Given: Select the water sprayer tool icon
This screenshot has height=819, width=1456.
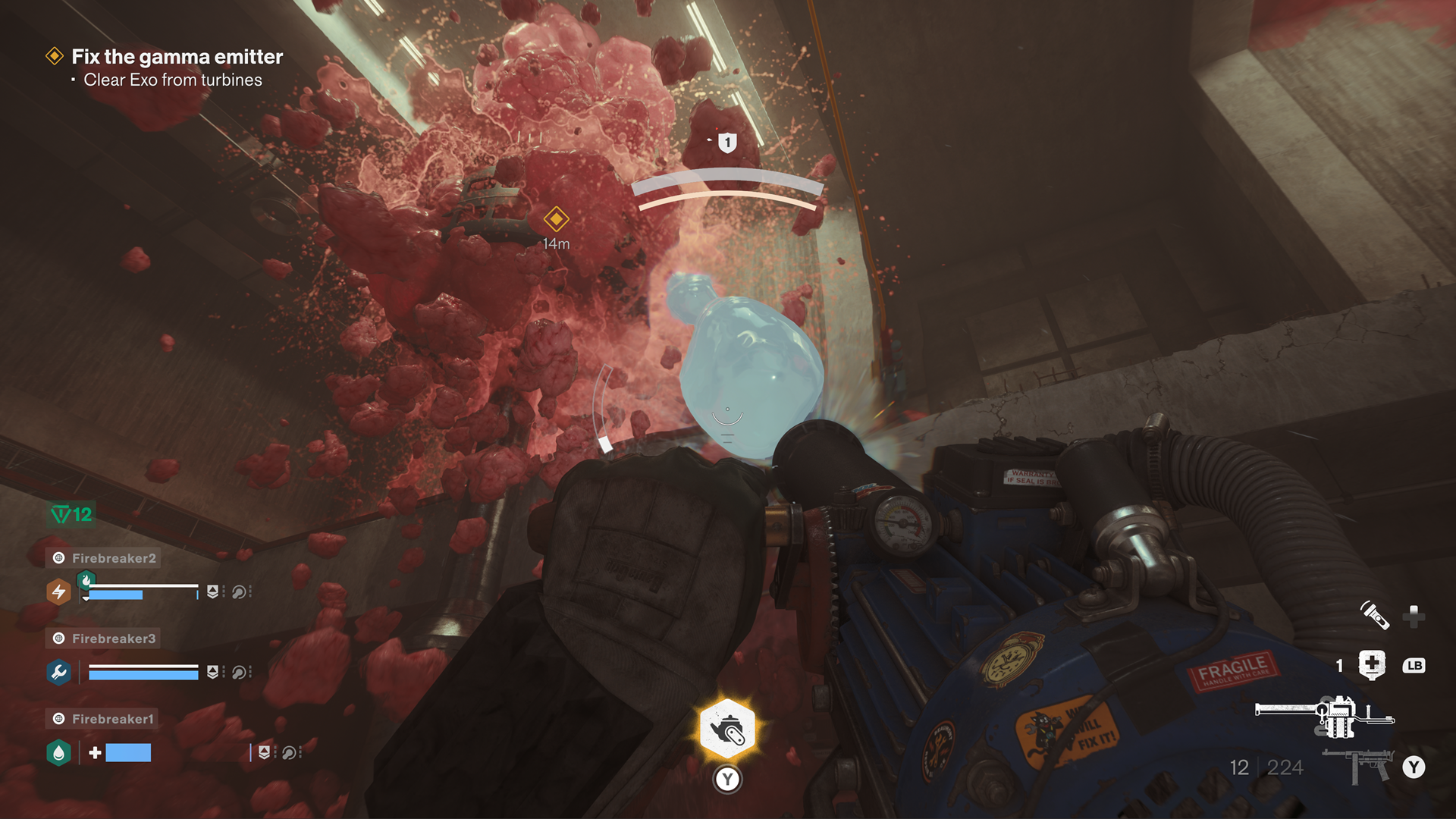Looking at the screenshot, I should (x=1324, y=714).
